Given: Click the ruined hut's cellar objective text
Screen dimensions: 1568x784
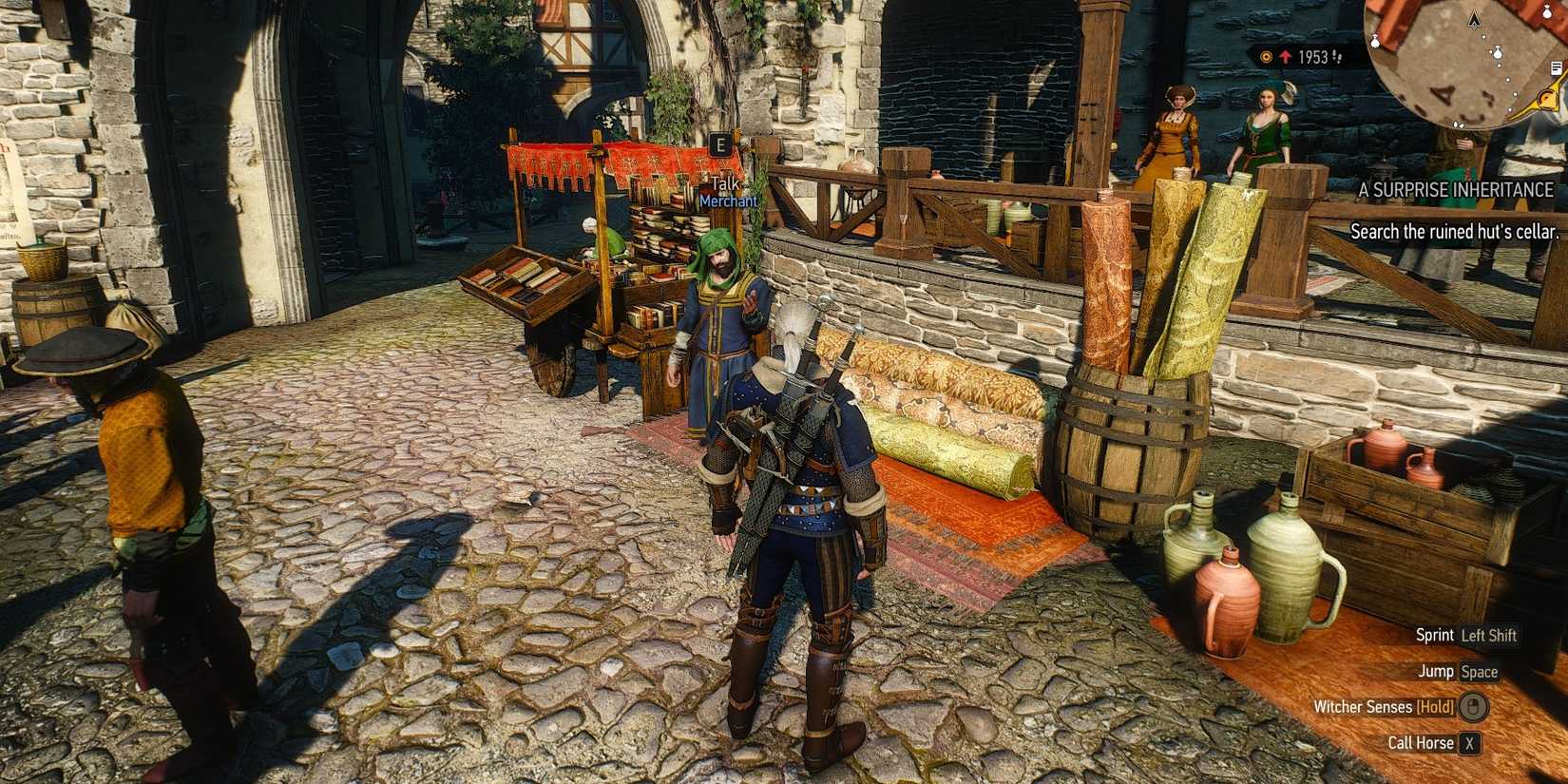Looking at the screenshot, I should coord(1454,231).
